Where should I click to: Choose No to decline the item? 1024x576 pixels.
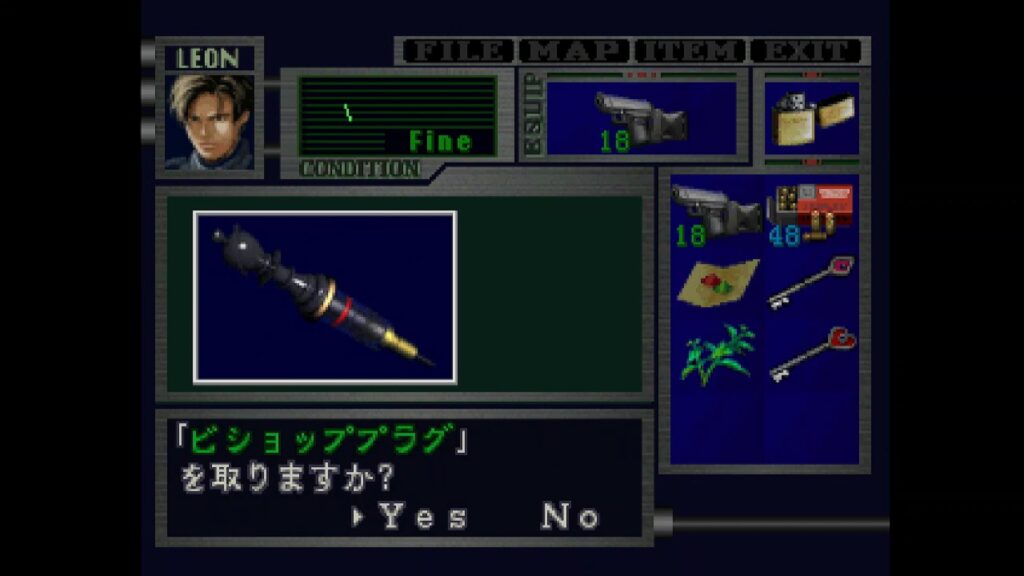(x=570, y=516)
